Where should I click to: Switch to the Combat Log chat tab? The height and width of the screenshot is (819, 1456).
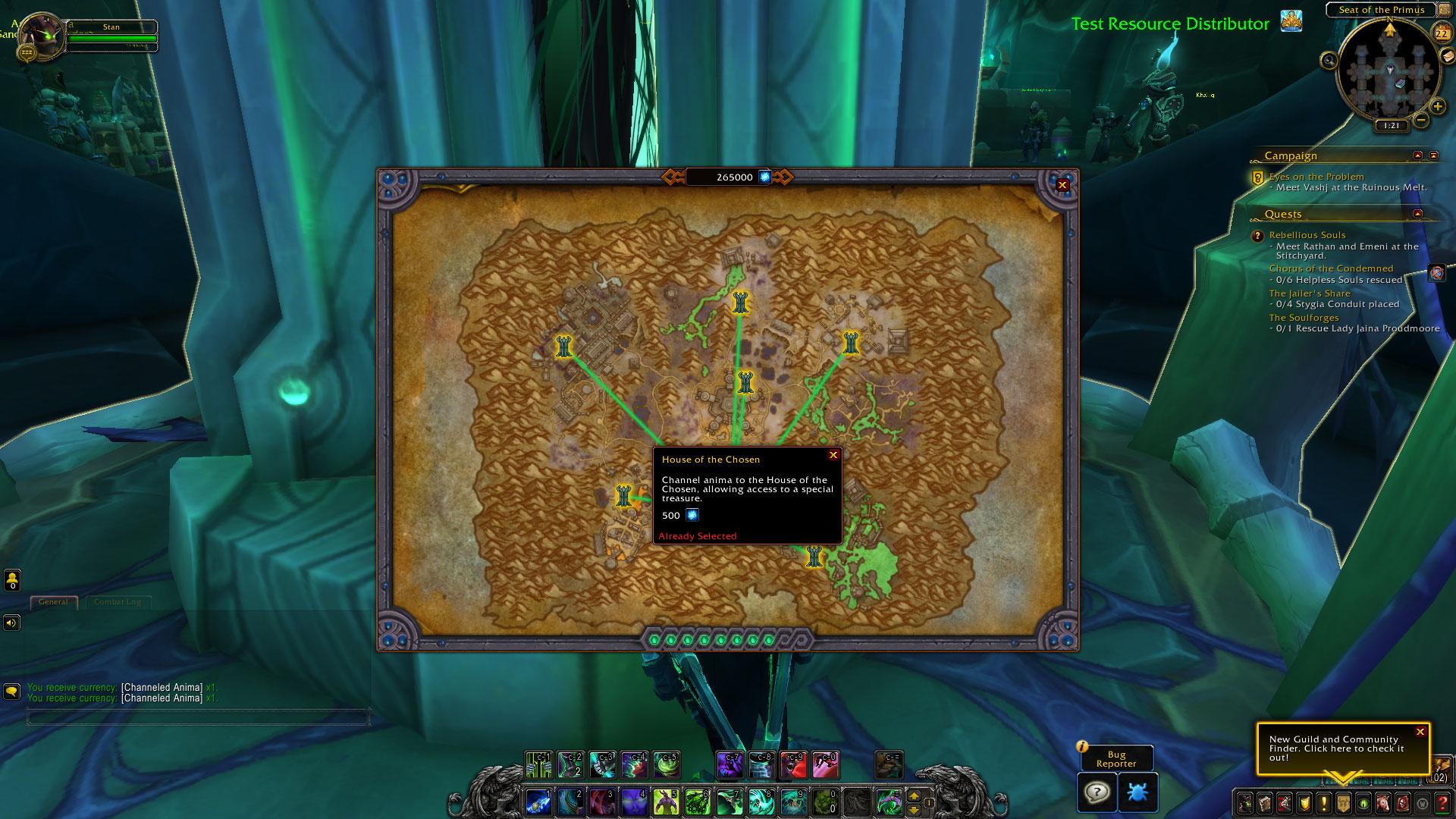point(117,602)
